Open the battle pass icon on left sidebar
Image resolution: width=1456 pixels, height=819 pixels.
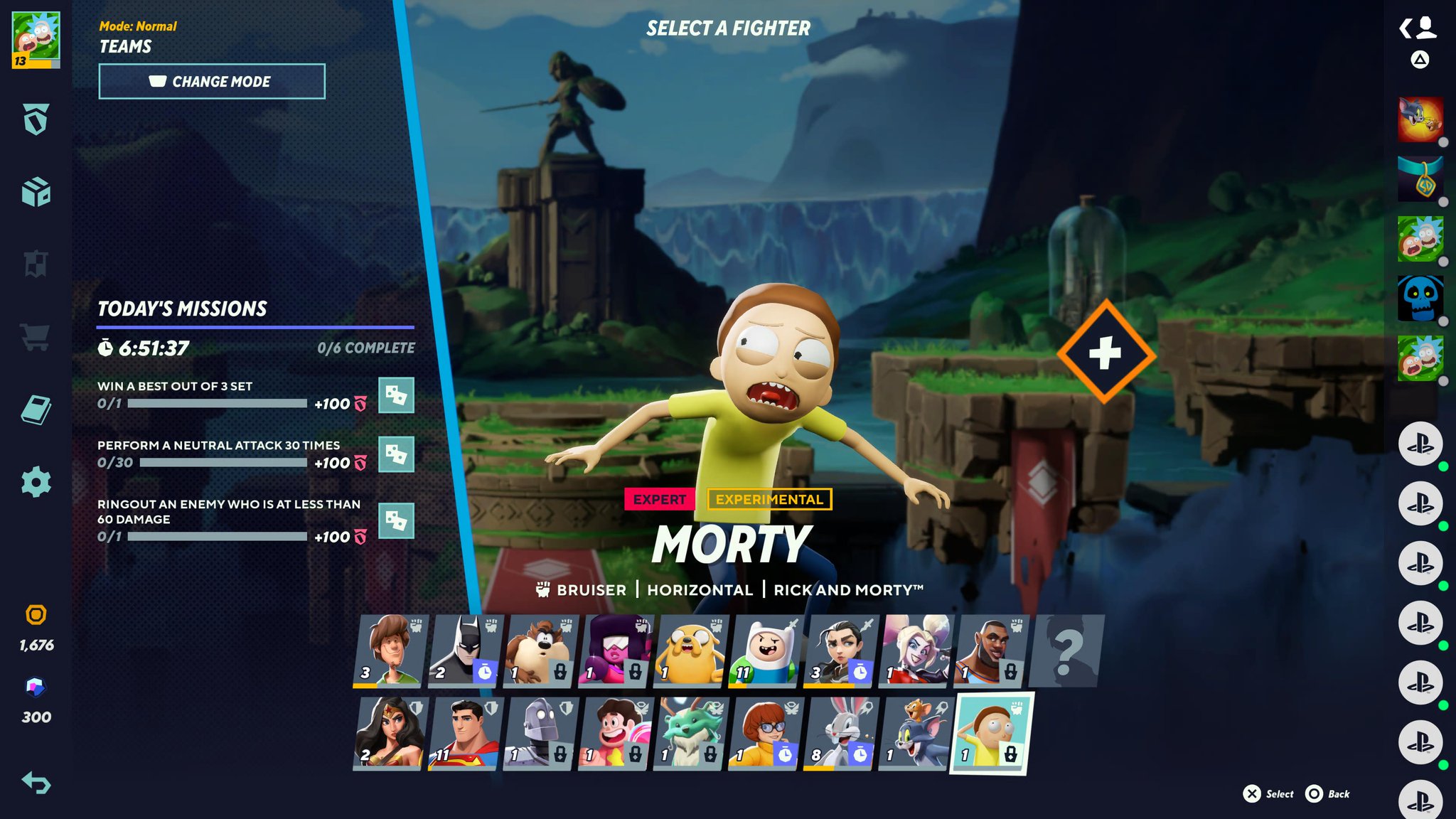(36, 121)
